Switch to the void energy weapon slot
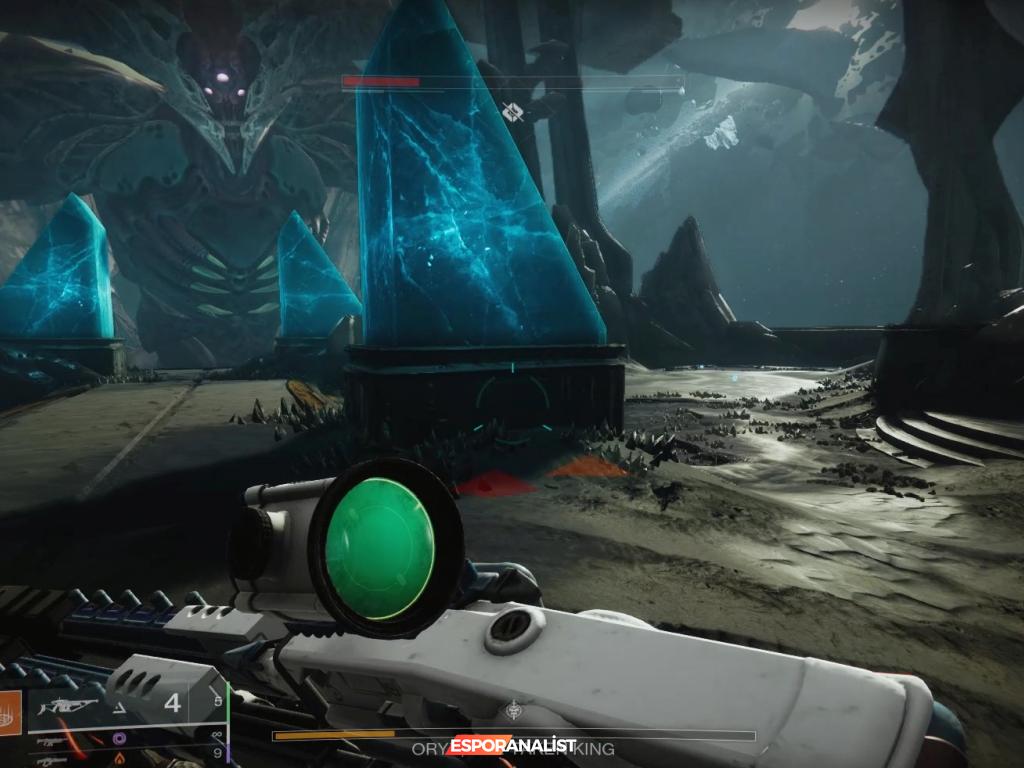 120,739
